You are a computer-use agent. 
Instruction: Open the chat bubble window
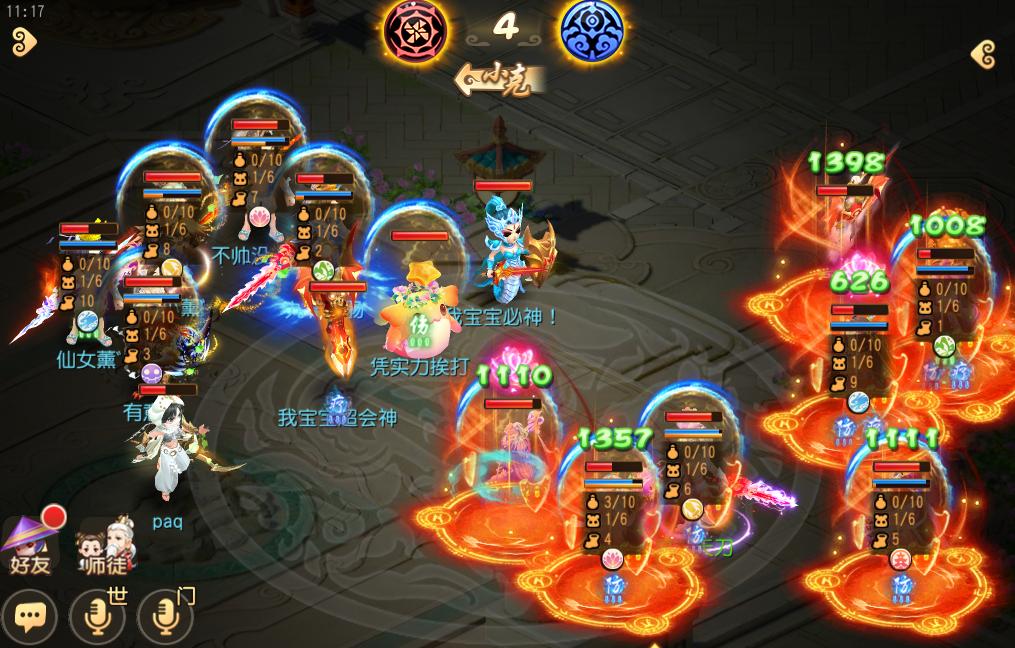pos(29,617)
